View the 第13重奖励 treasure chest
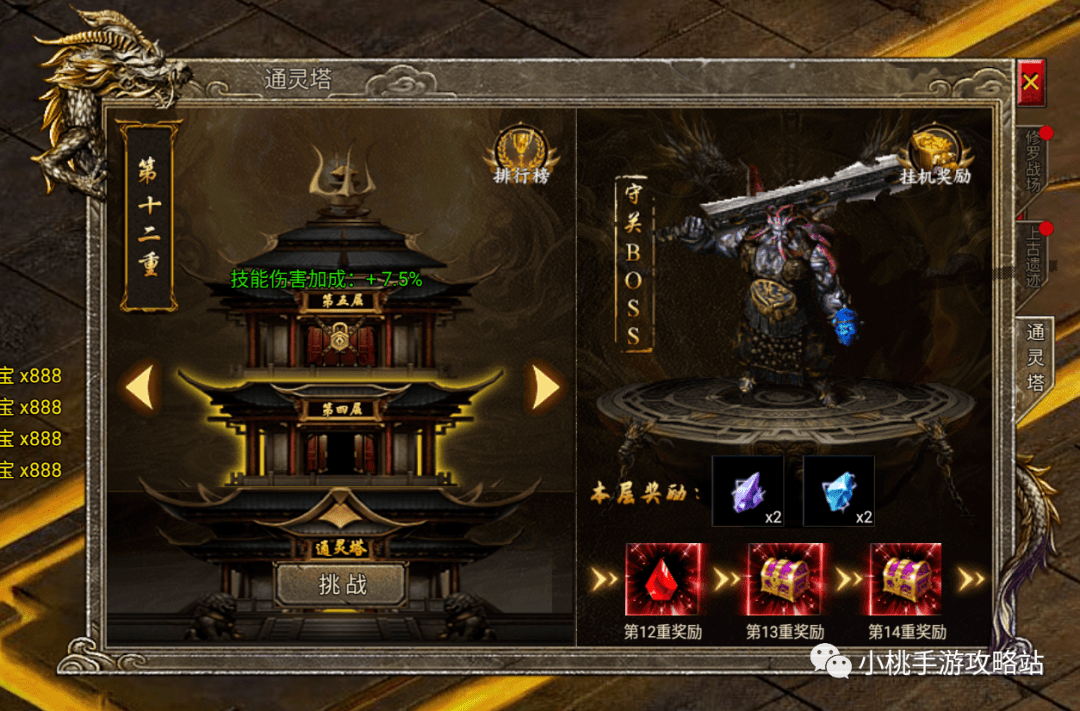This screenshot has height=711, width=1080. point(784,579)
